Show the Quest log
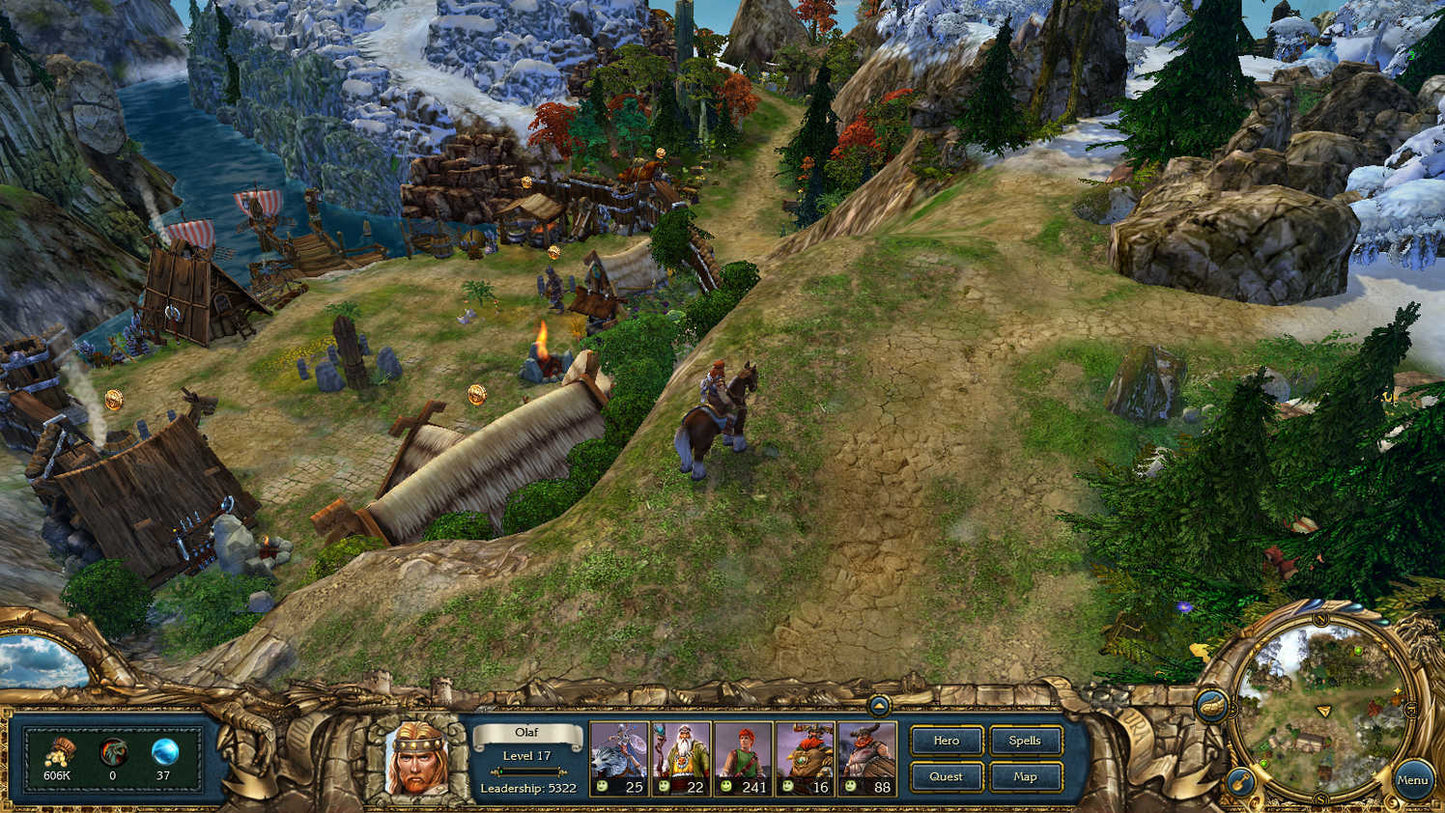The width and height of the screenshot is (1445, 813). 946,776
